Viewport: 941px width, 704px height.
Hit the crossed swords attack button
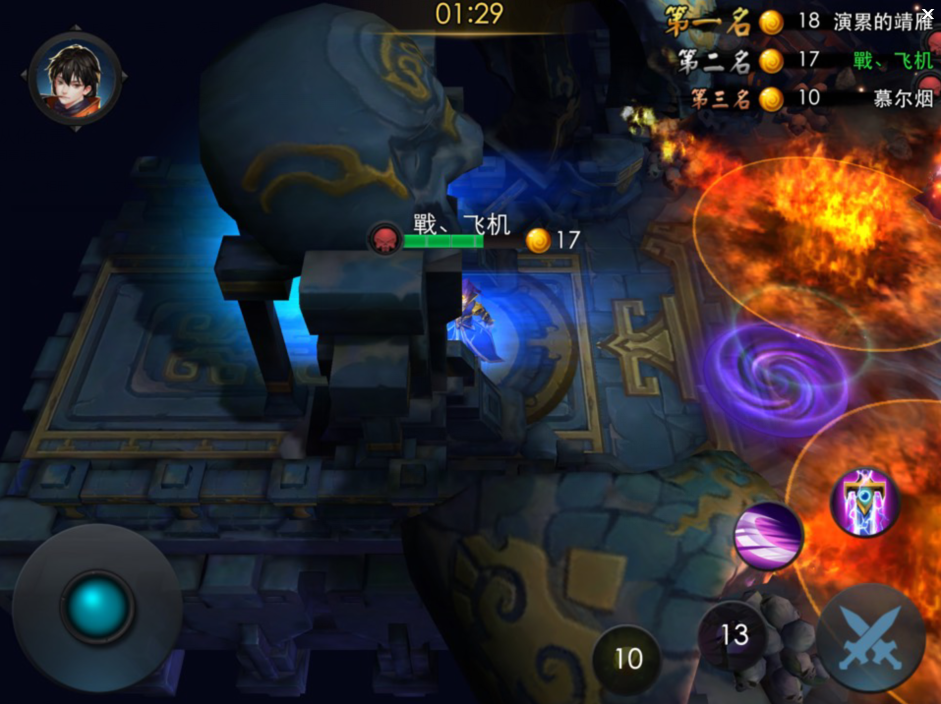pyautogui.click(x=870, y=639)
